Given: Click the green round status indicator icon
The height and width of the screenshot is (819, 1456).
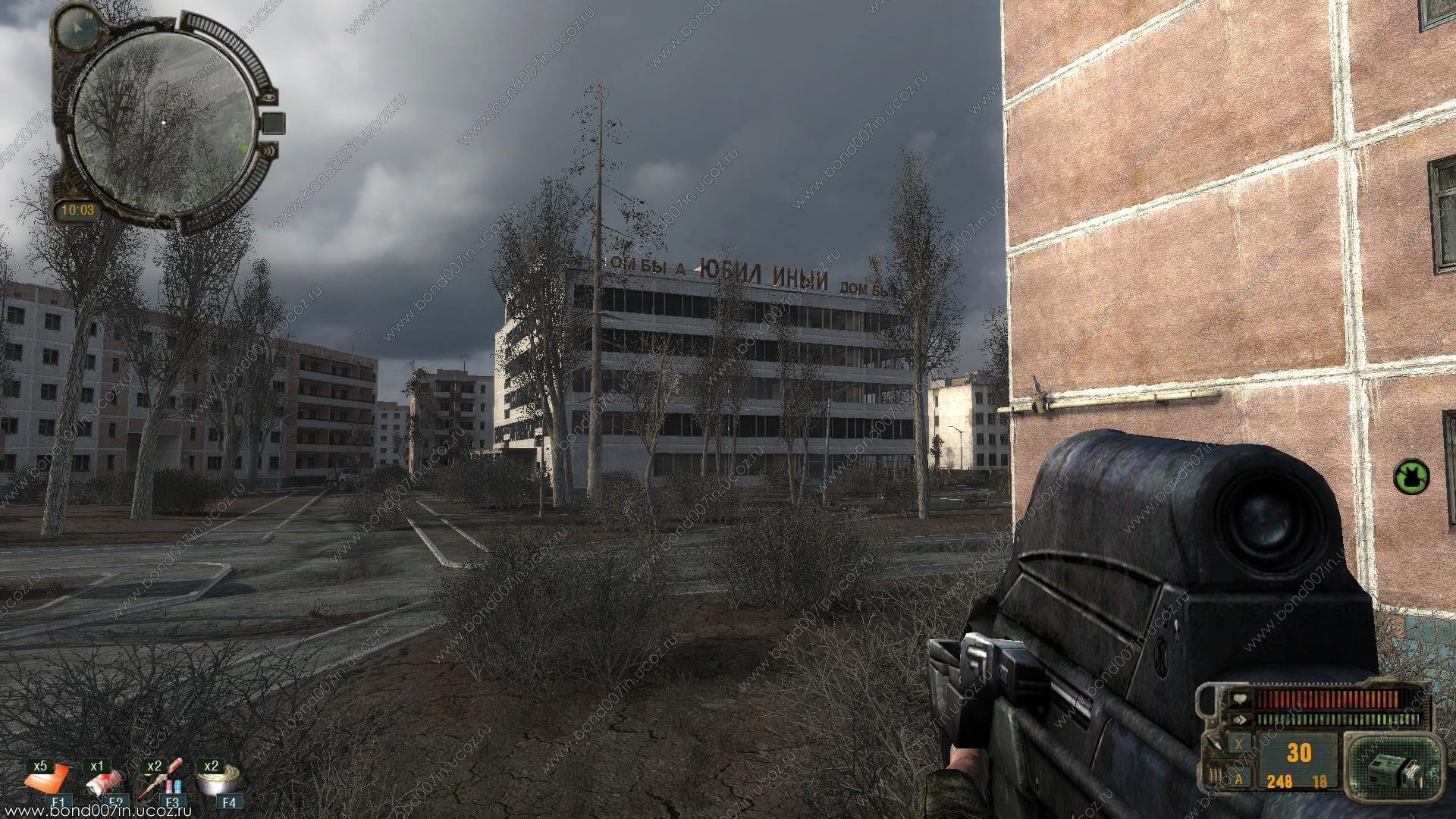Looking at the screenshot, I should click(1410, 476).
